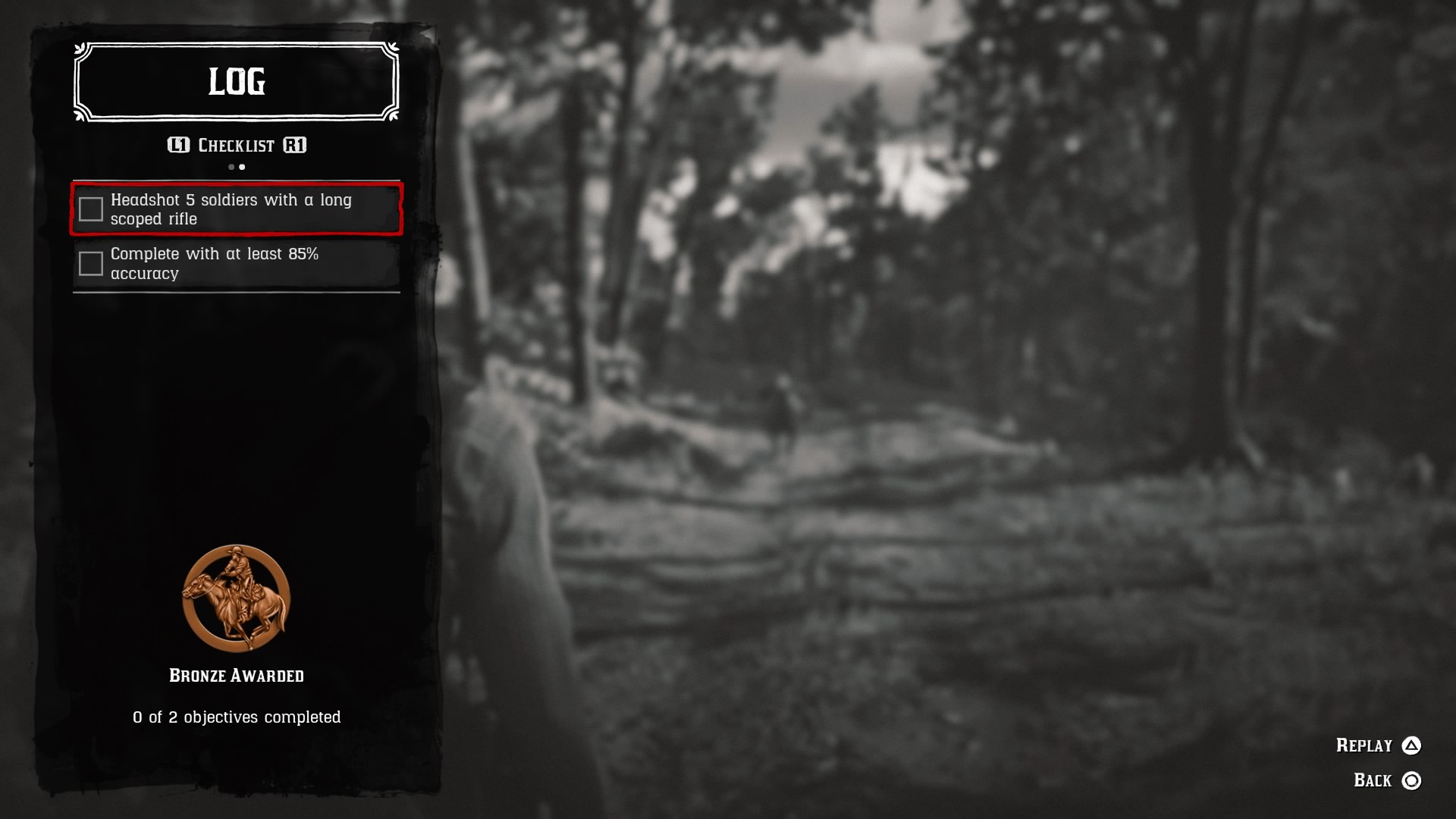Select the highlighted headshot objective row
Viewport: 1456px width, 819px height.
237,209
